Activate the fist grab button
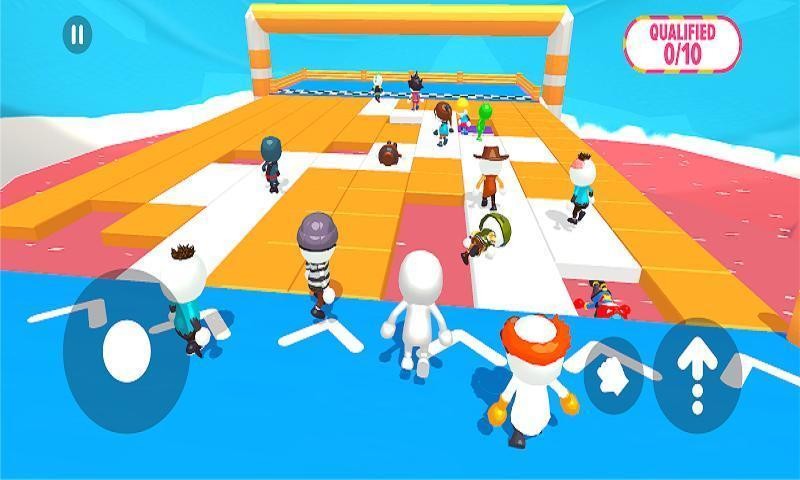Image resolution: width=800 pixels, height=480 pixels. [613, 375]
